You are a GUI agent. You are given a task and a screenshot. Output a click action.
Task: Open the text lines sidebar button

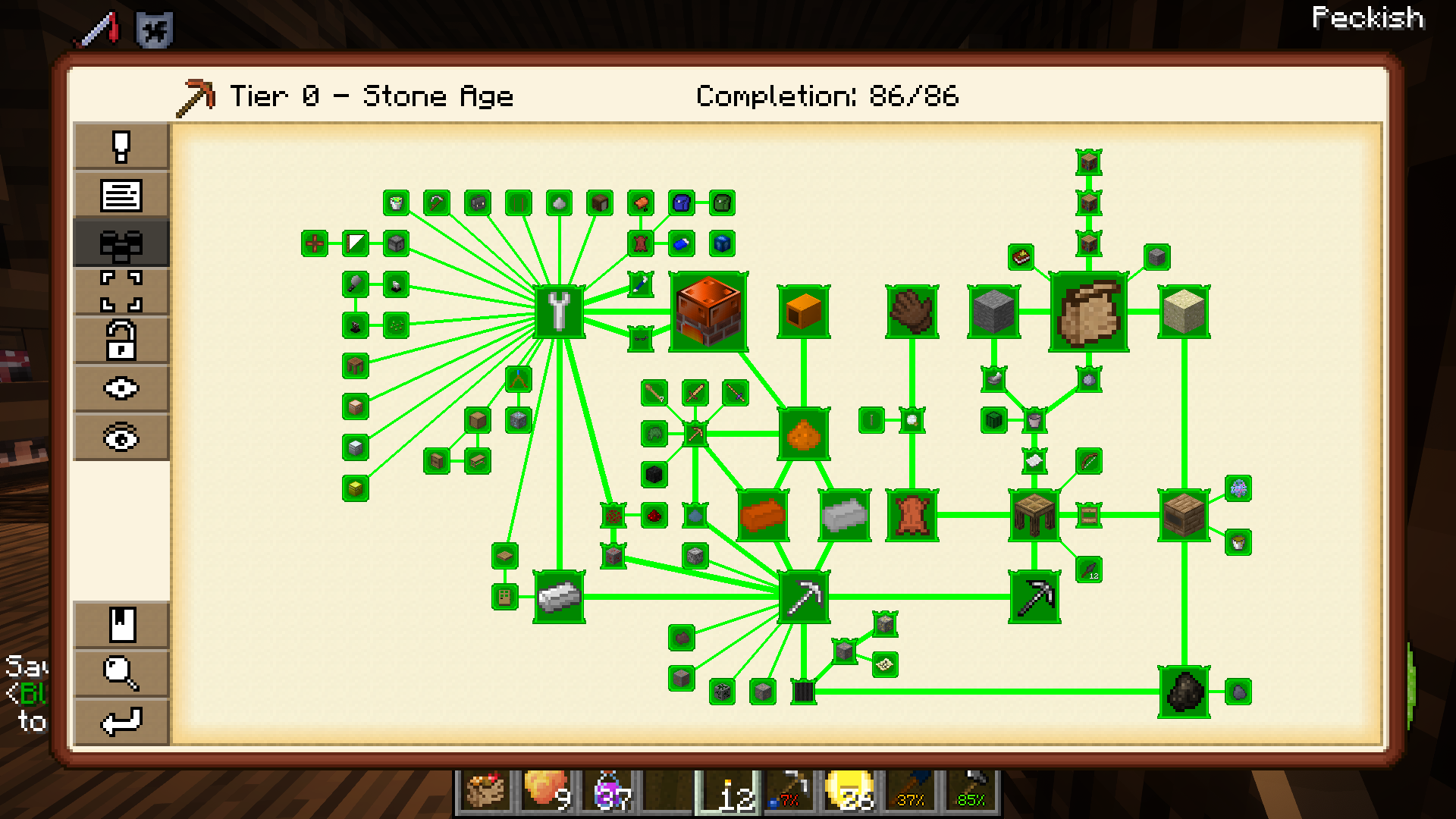click(121, 195)
